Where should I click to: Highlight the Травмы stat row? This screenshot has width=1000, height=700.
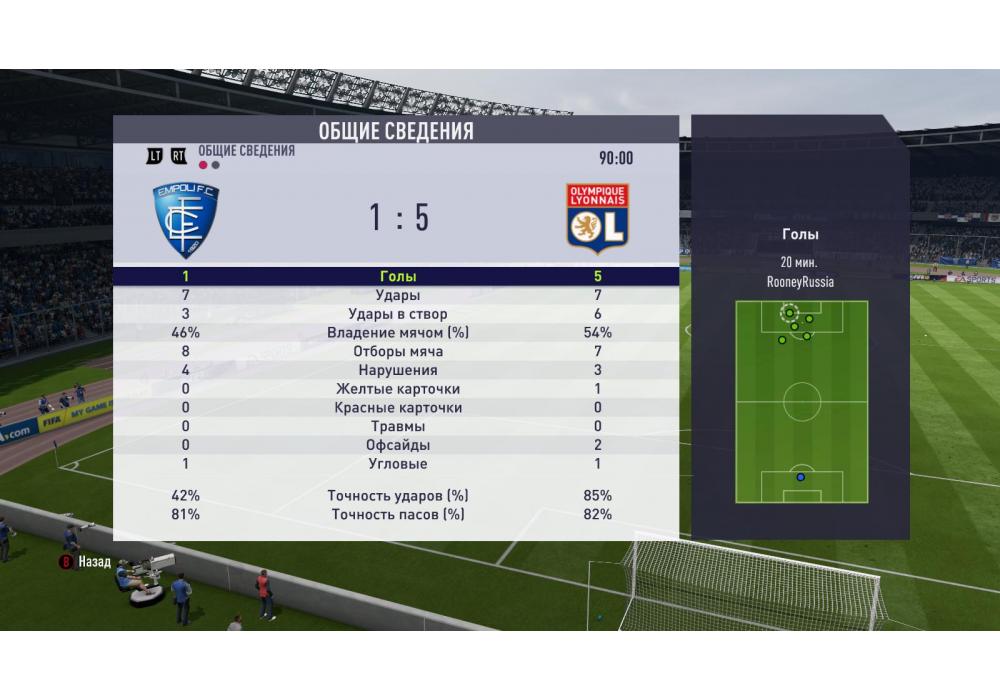point(396,427)
